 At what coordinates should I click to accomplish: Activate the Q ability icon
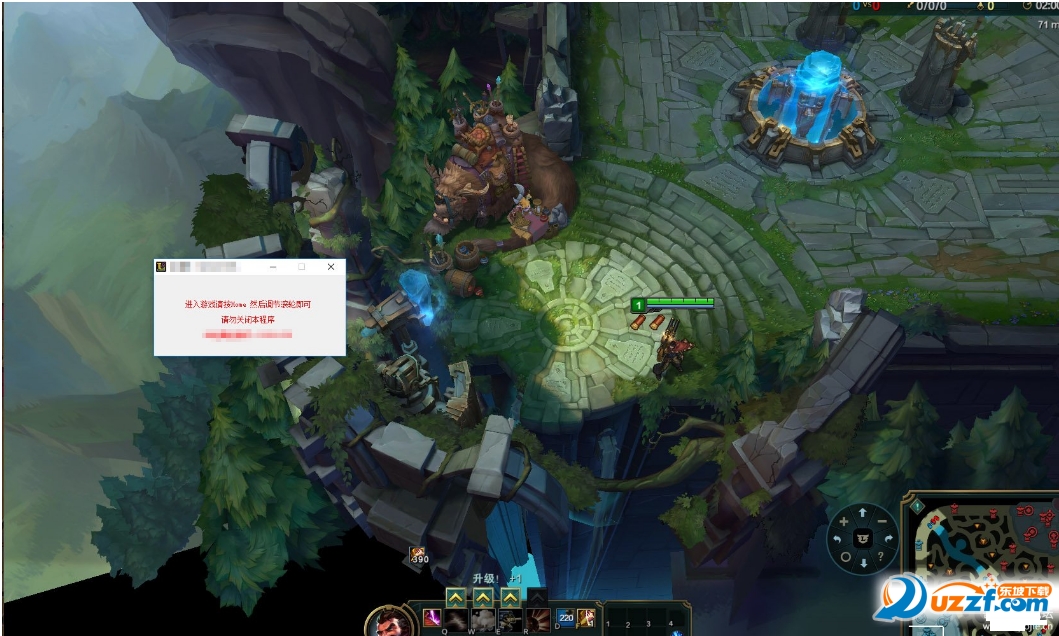point(456,620)
